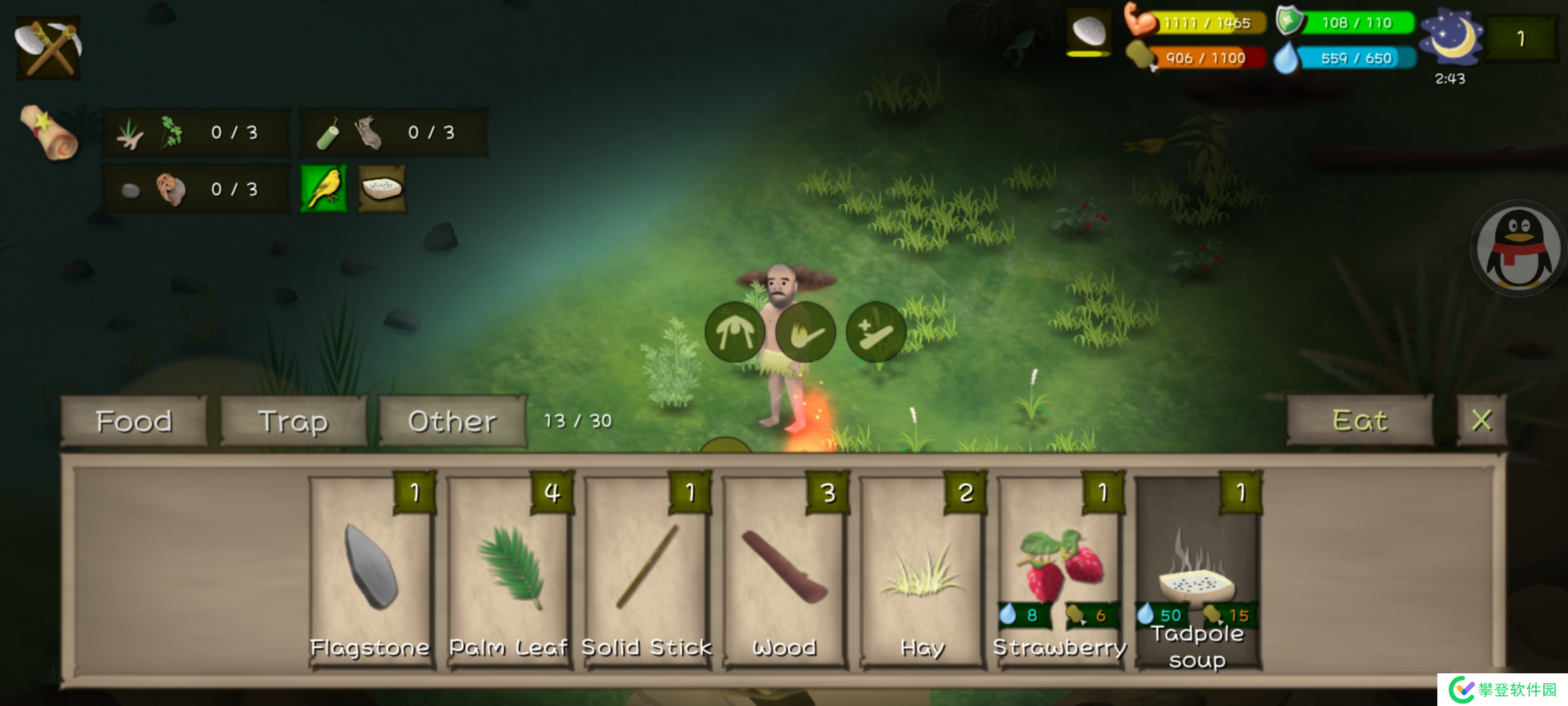Click the Eat button

click(x=1360, y=420)
